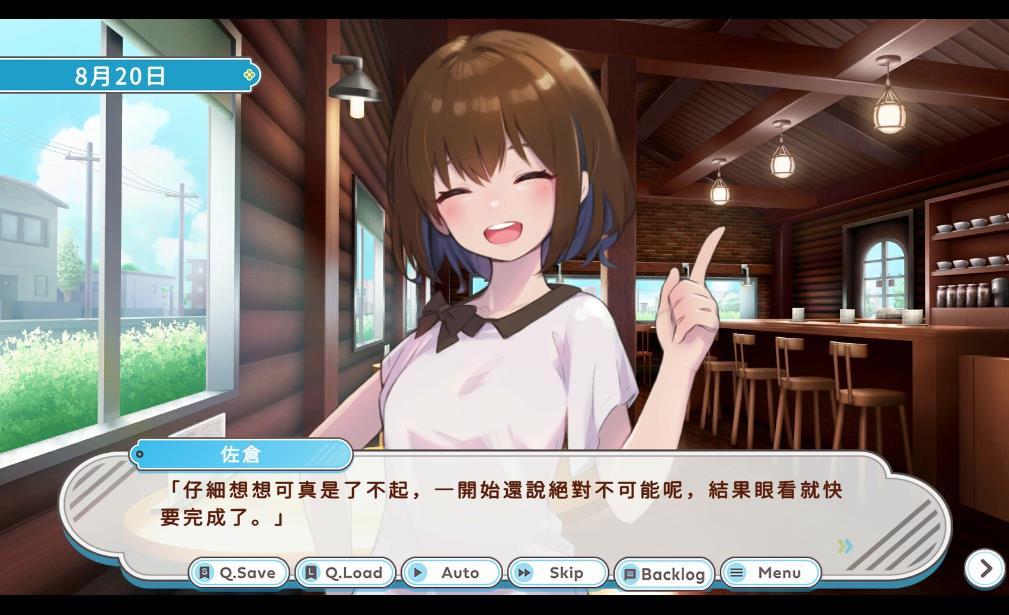
Task: Click the Q.Save button
Action: pyautogui.click(x=238, y=573)
